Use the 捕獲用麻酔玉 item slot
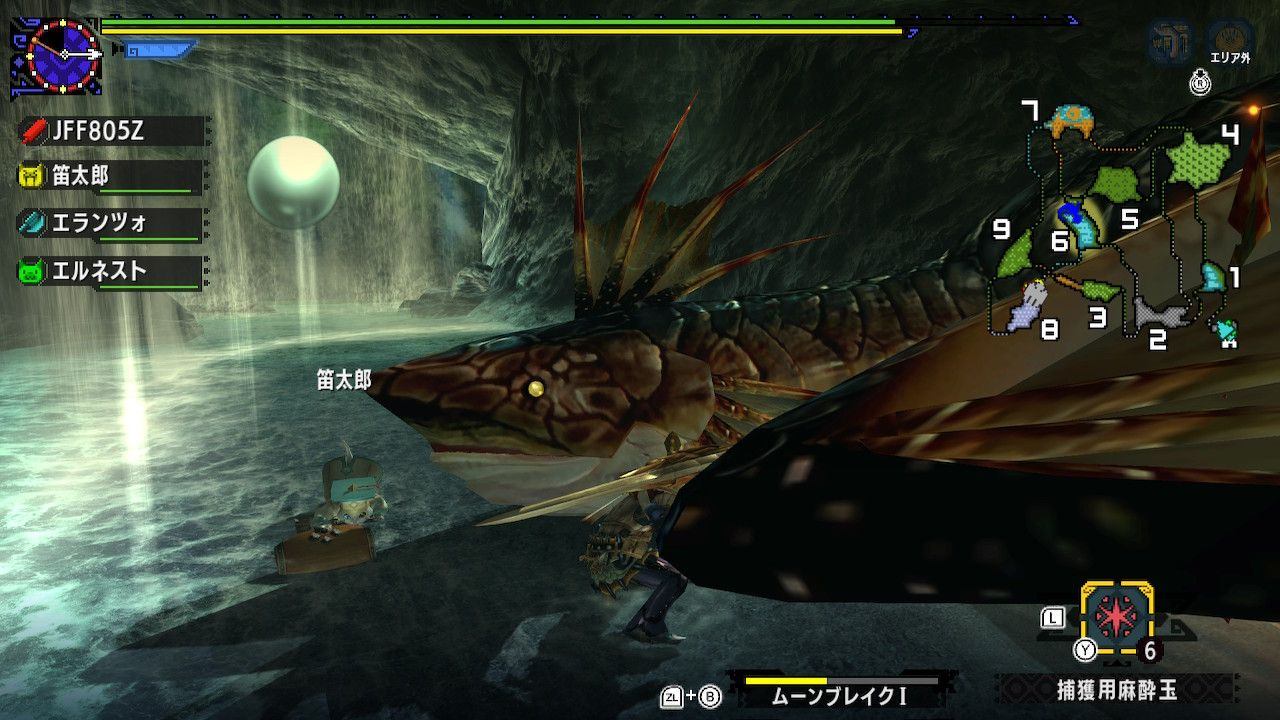 [1117, 618]
